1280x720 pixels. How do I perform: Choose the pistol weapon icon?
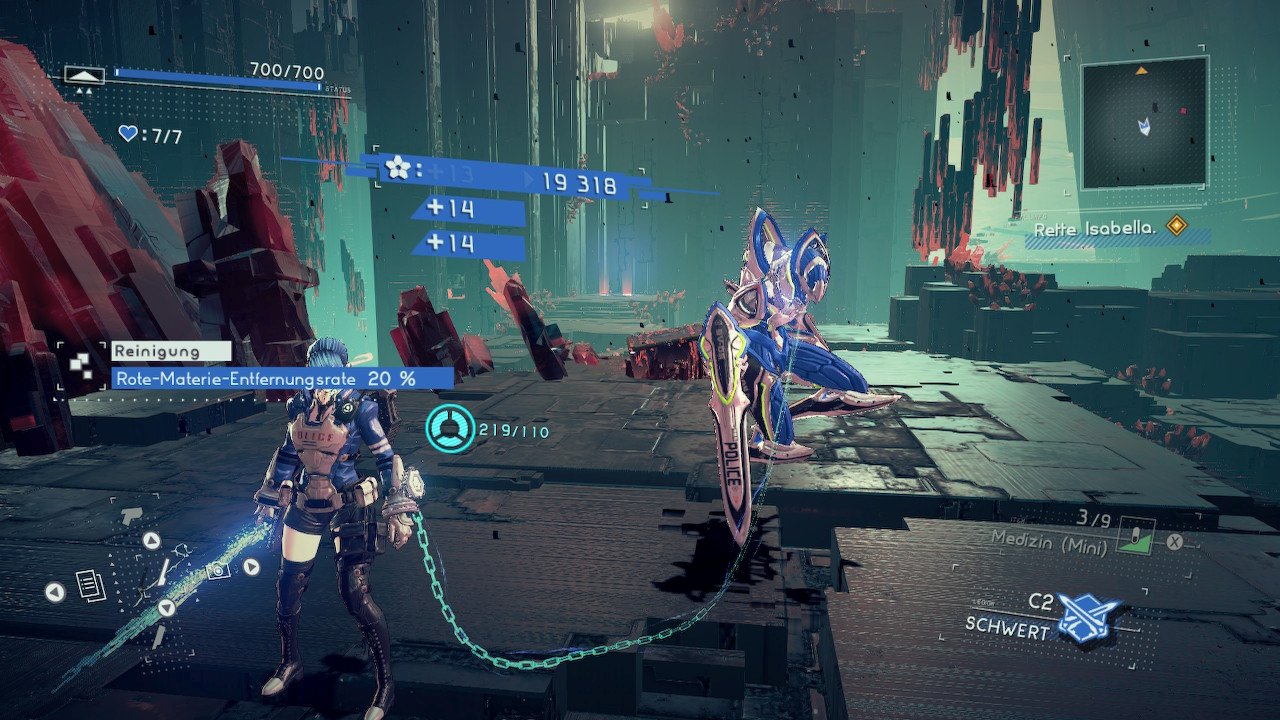(x=131, y=515)
